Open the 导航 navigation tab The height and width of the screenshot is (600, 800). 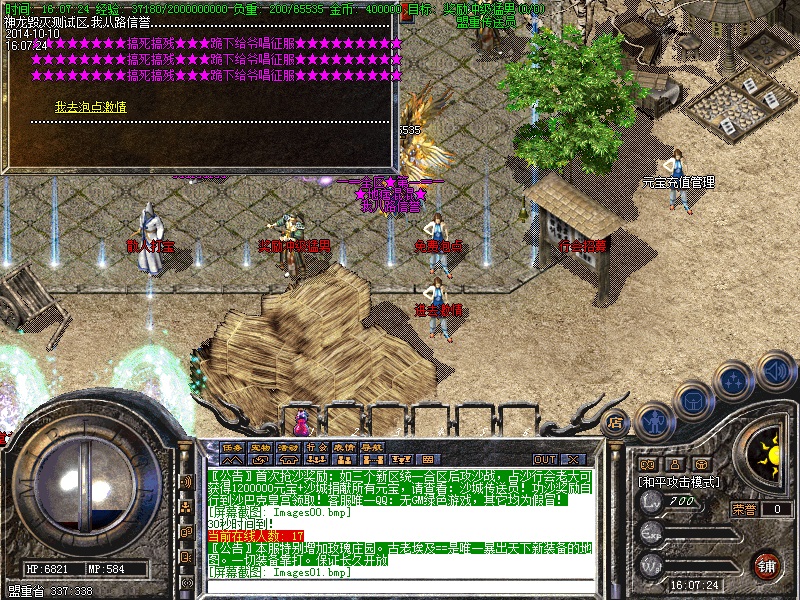pos(372,447)
